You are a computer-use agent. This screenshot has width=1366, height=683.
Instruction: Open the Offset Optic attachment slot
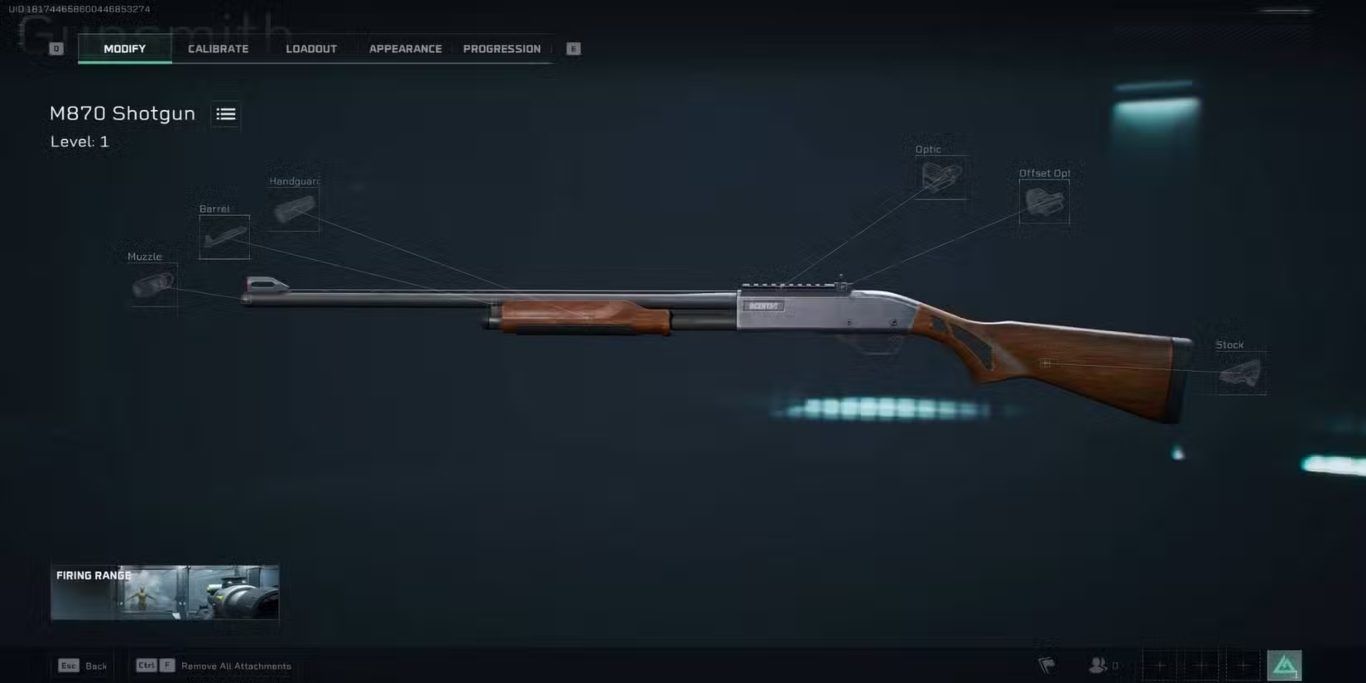(x=1044, y=201)
